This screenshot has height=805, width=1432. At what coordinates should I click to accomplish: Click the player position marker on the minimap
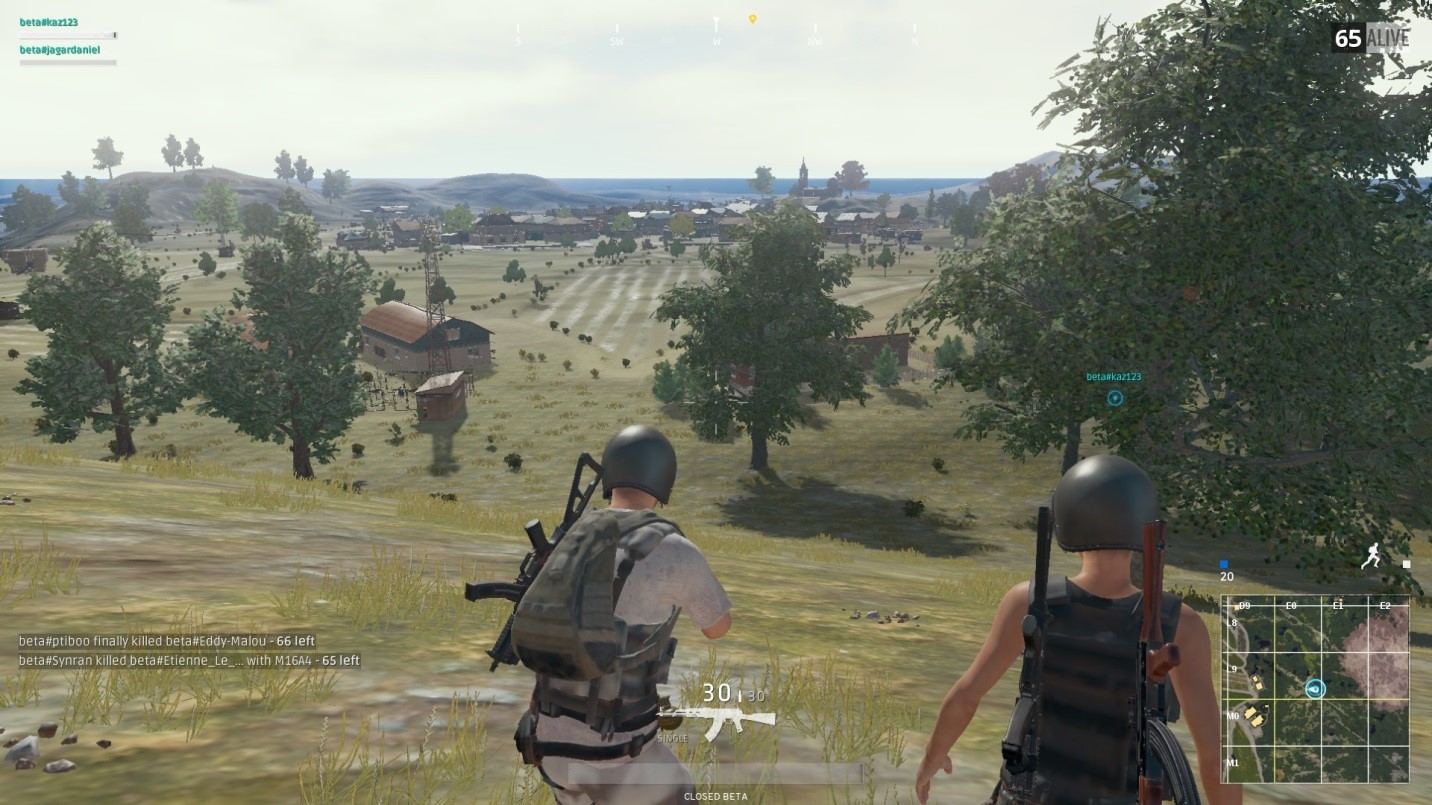coord(1315,689)
